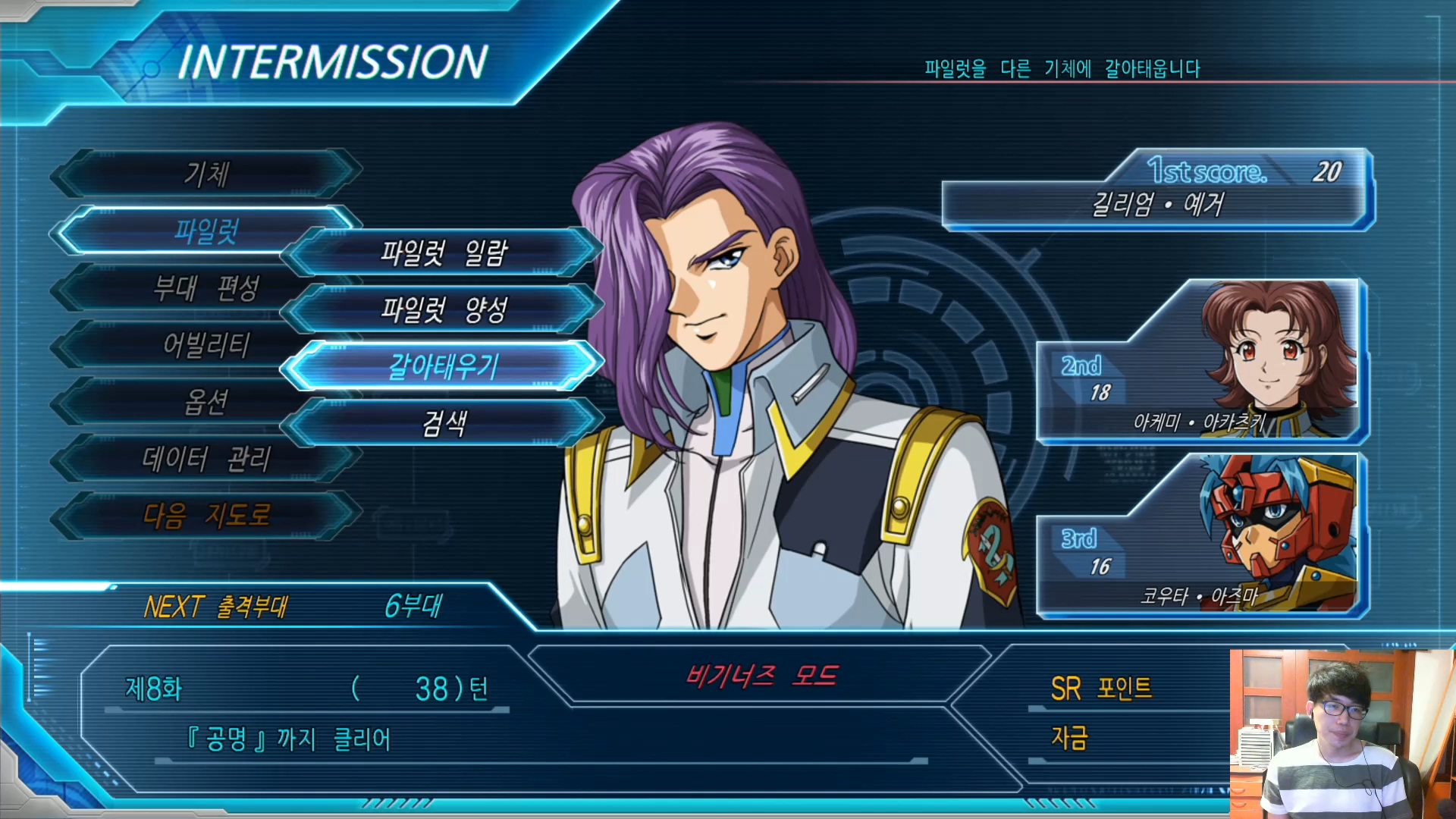The image size is (1456, 819).
Task: Go to 데이터 관리 data management
Action: tap(206, 459)
